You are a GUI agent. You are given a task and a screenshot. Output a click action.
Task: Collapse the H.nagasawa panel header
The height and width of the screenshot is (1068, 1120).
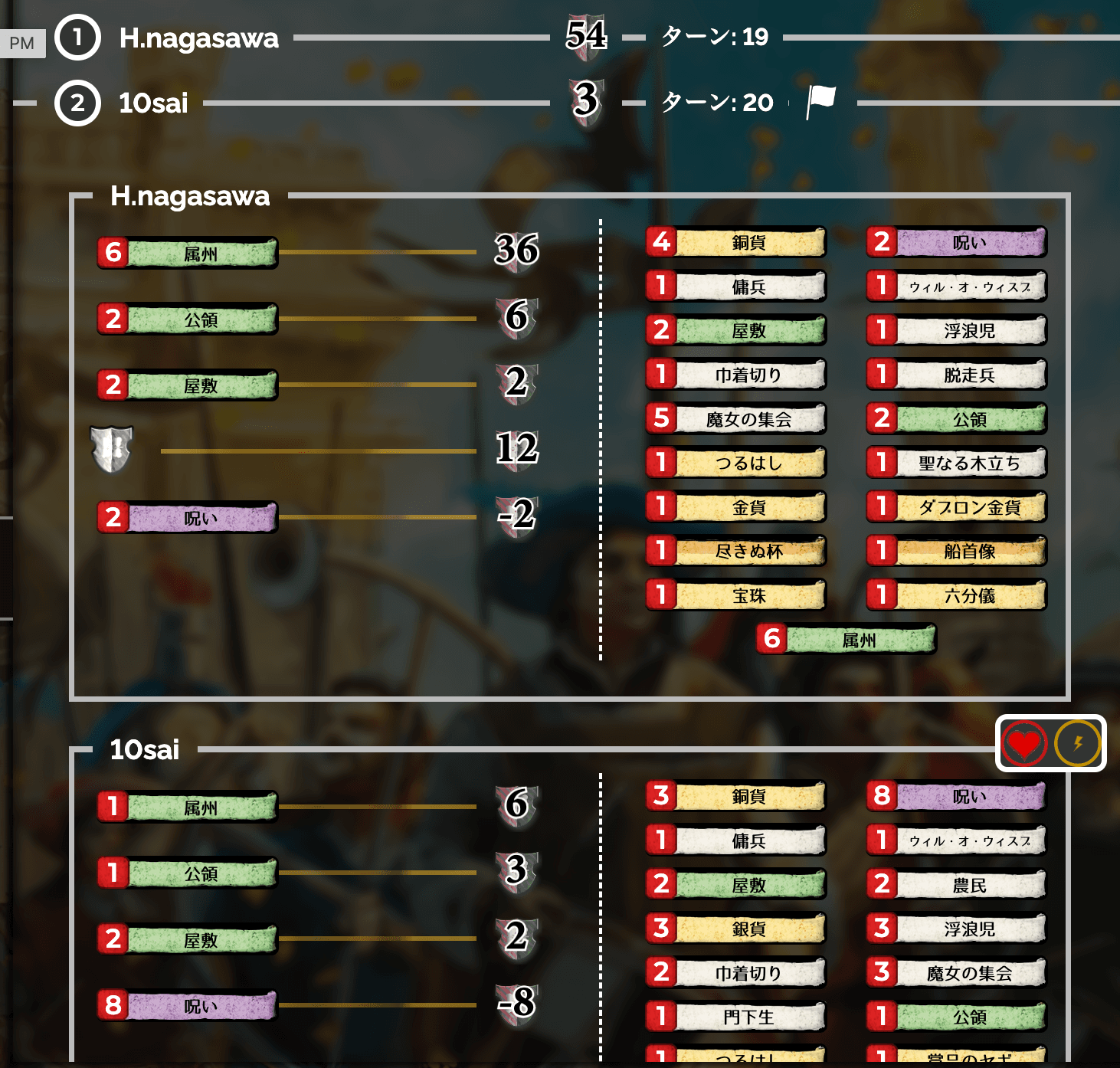coord(190,197)
